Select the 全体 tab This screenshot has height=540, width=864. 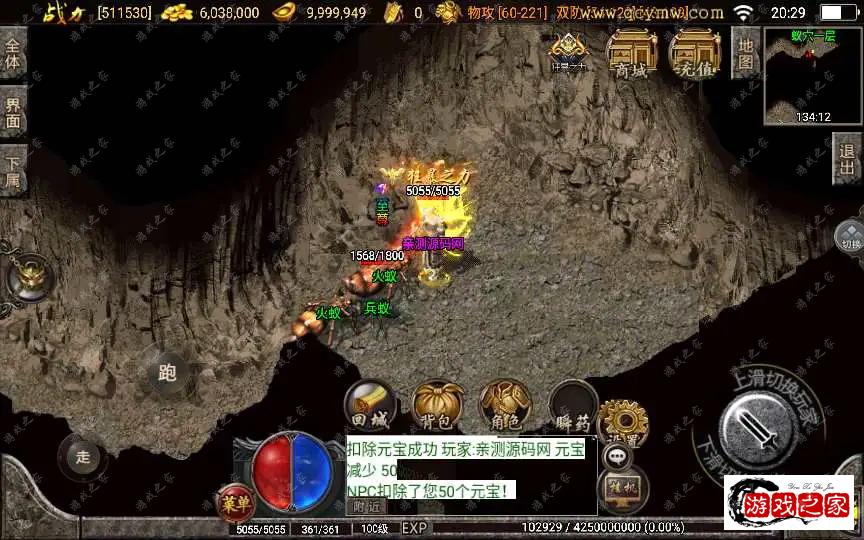click(x=13, y=53)
